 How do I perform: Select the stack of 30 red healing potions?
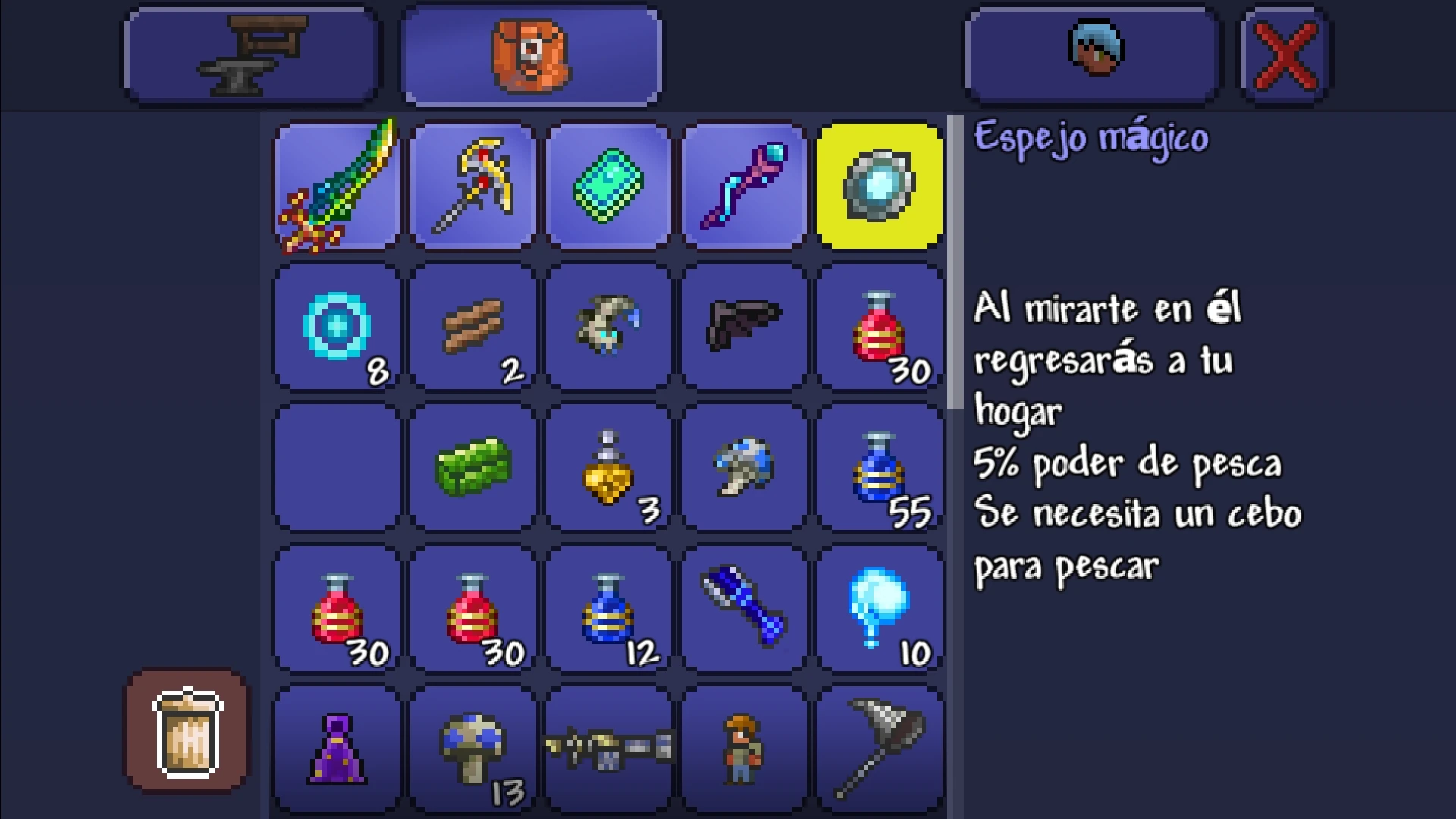[878, 328]
